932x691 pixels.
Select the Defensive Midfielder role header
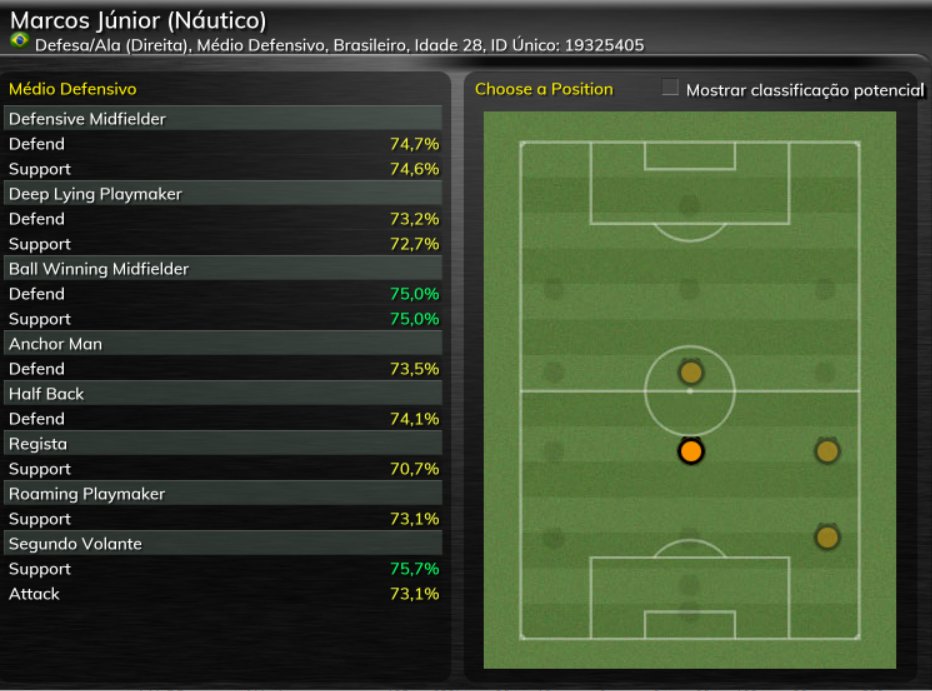tap(224, 119)
